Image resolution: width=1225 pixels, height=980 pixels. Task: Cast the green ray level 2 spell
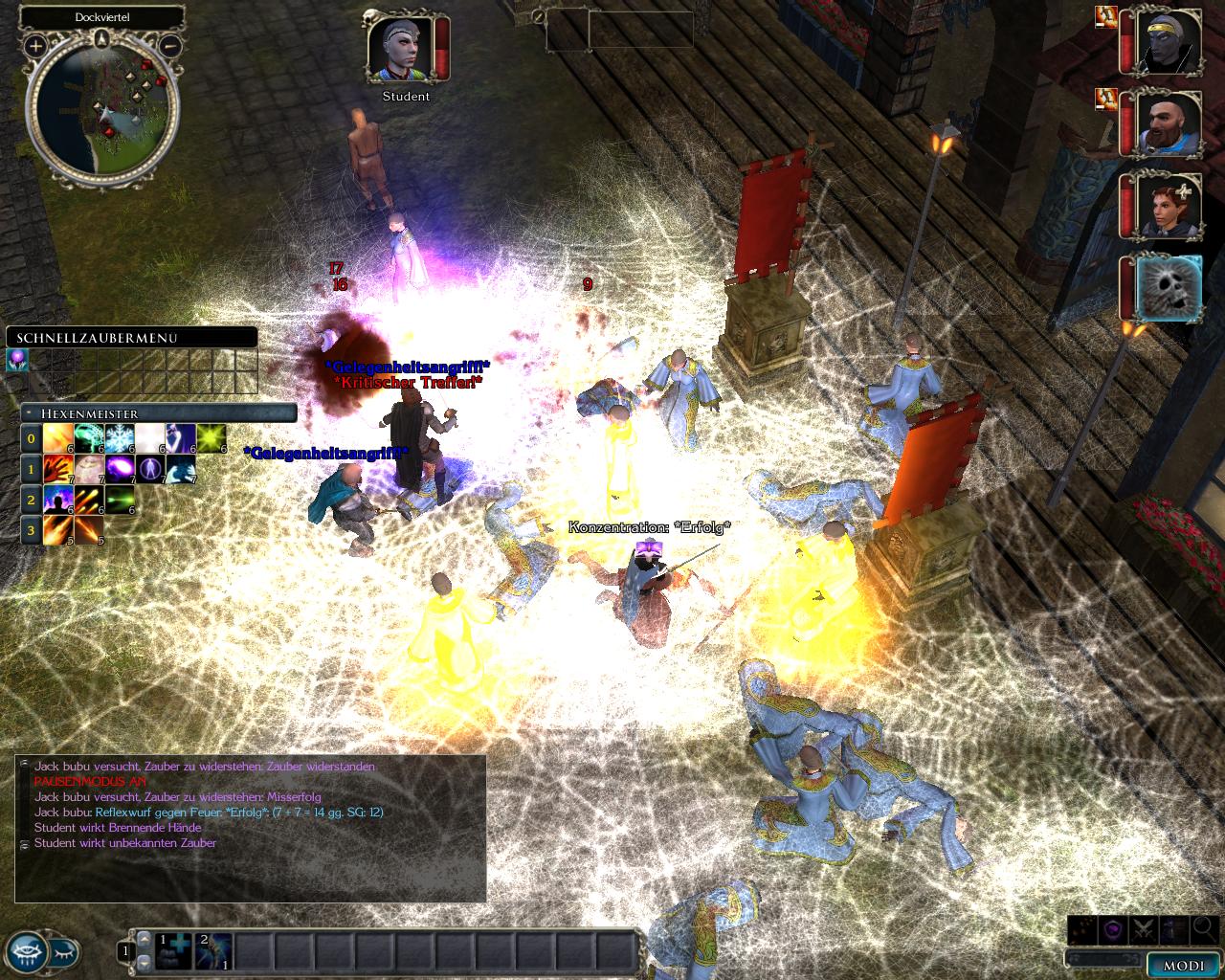pos(119,500)
